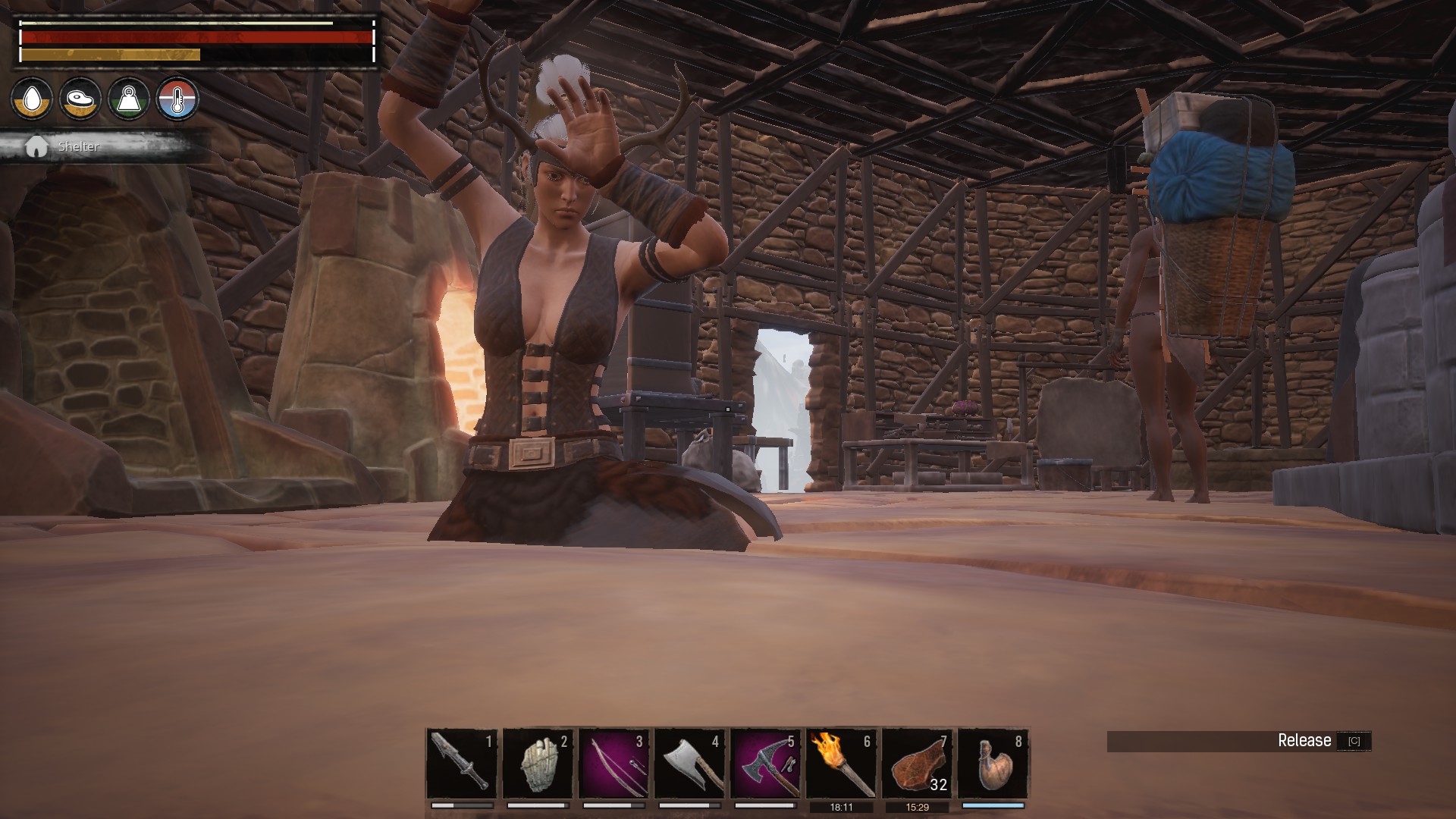Viewport: 1456px width, 819px height.
Task: Equip the battle axe in slot 5
Action: pos(765,763)
